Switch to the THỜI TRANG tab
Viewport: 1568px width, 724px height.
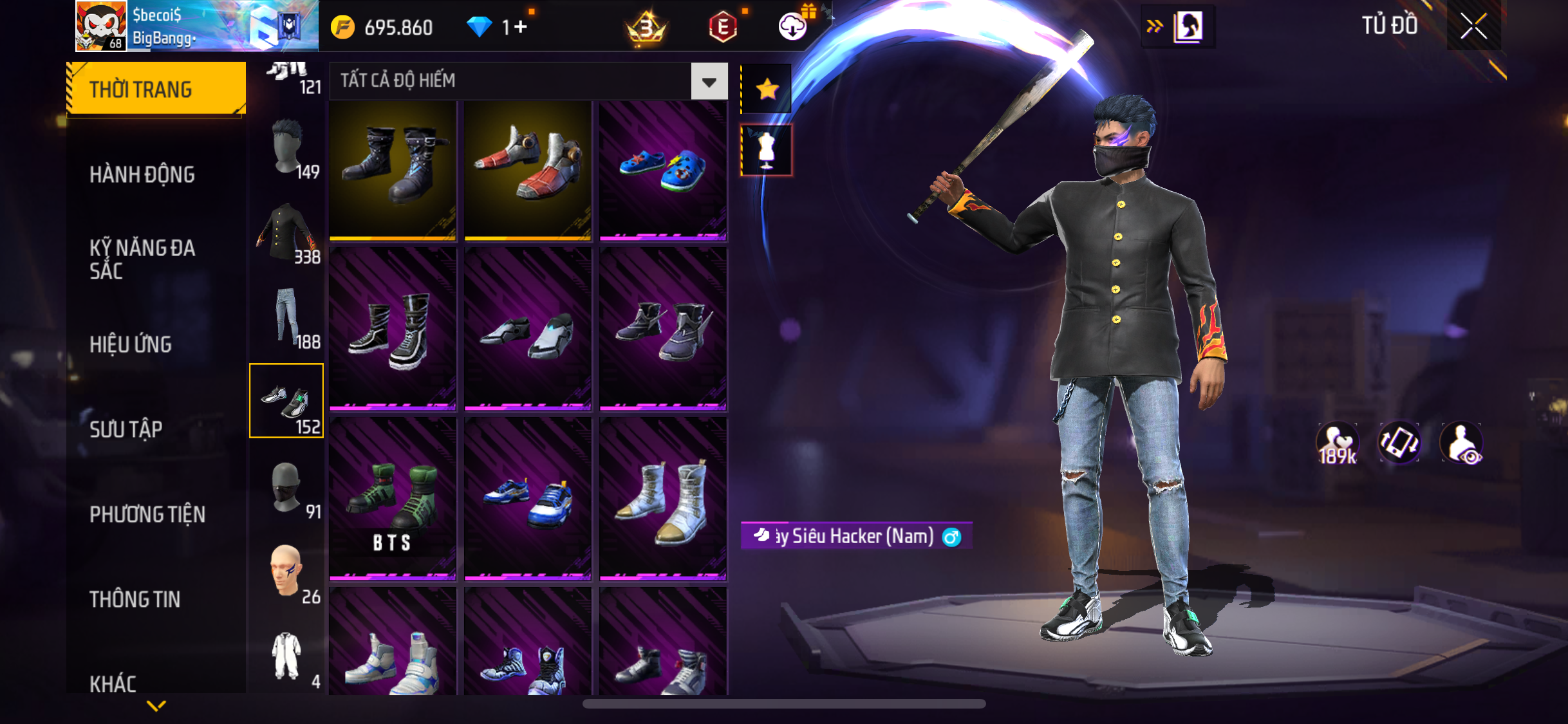(x=156, y=89)
